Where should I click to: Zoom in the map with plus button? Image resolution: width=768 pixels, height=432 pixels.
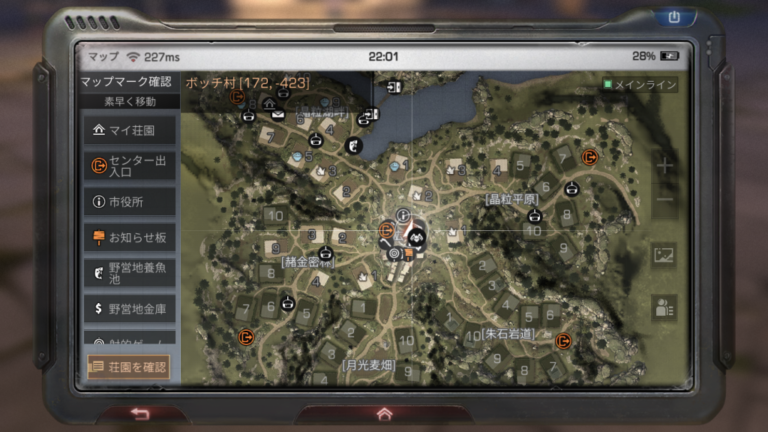coord(664,165)
